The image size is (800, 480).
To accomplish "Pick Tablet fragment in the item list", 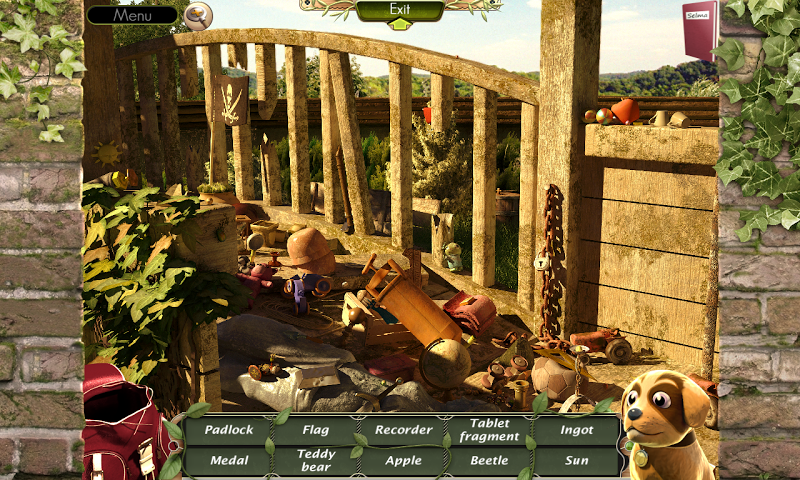I will [490, 430].
